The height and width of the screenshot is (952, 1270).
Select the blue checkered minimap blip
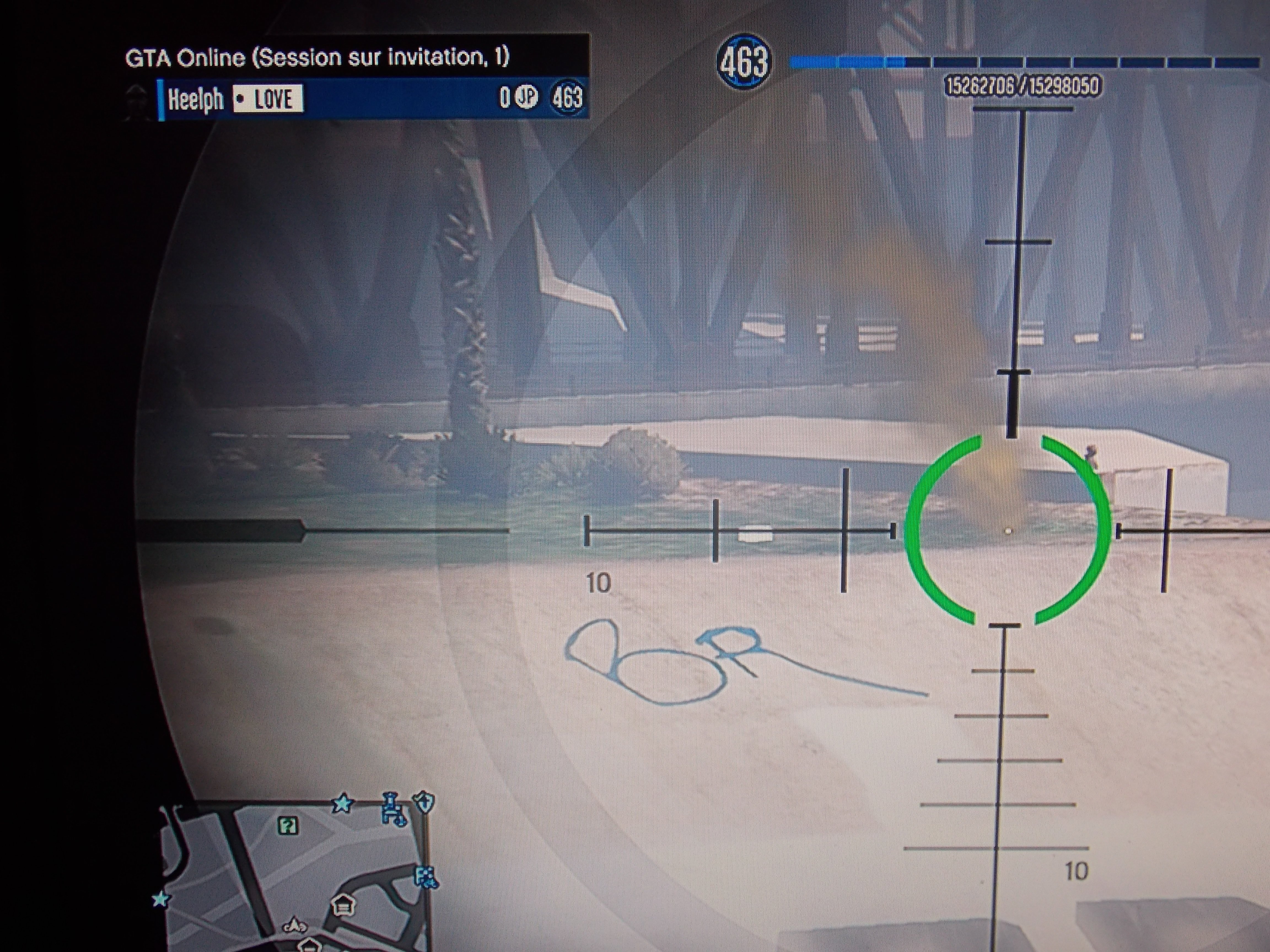coord(426,877)
